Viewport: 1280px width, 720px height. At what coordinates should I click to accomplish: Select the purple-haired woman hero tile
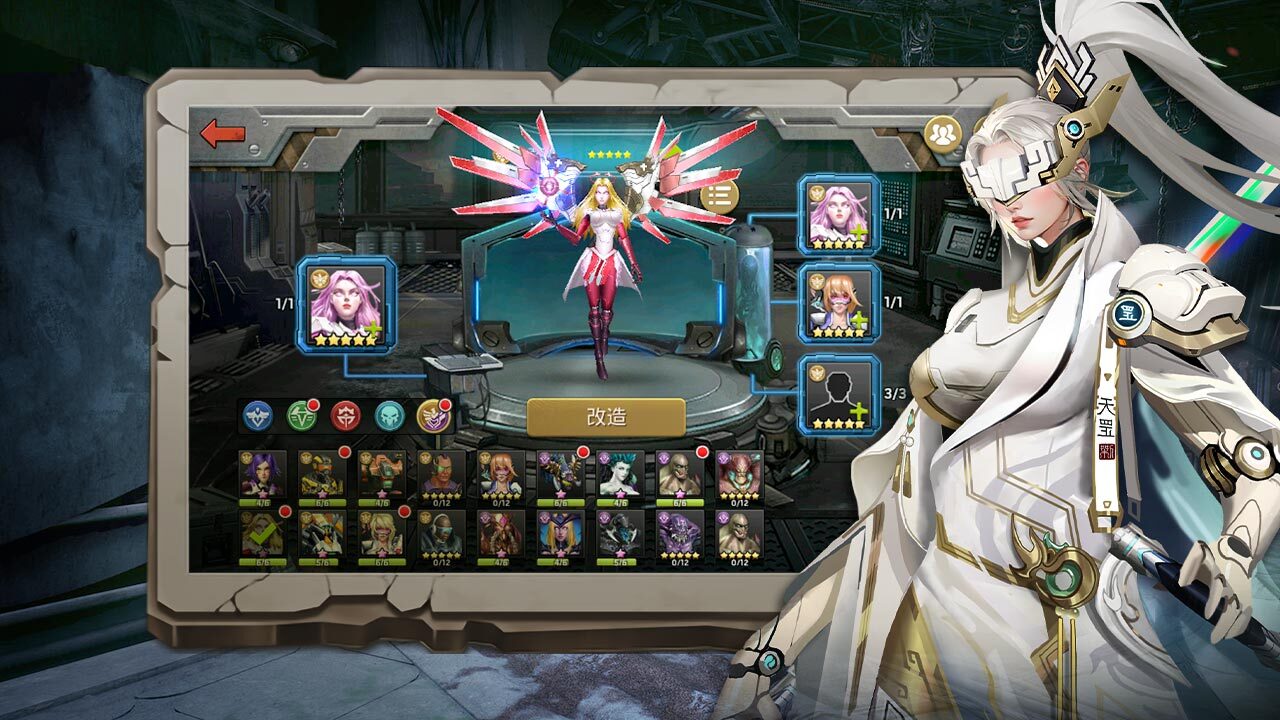[x=262, y=474]
